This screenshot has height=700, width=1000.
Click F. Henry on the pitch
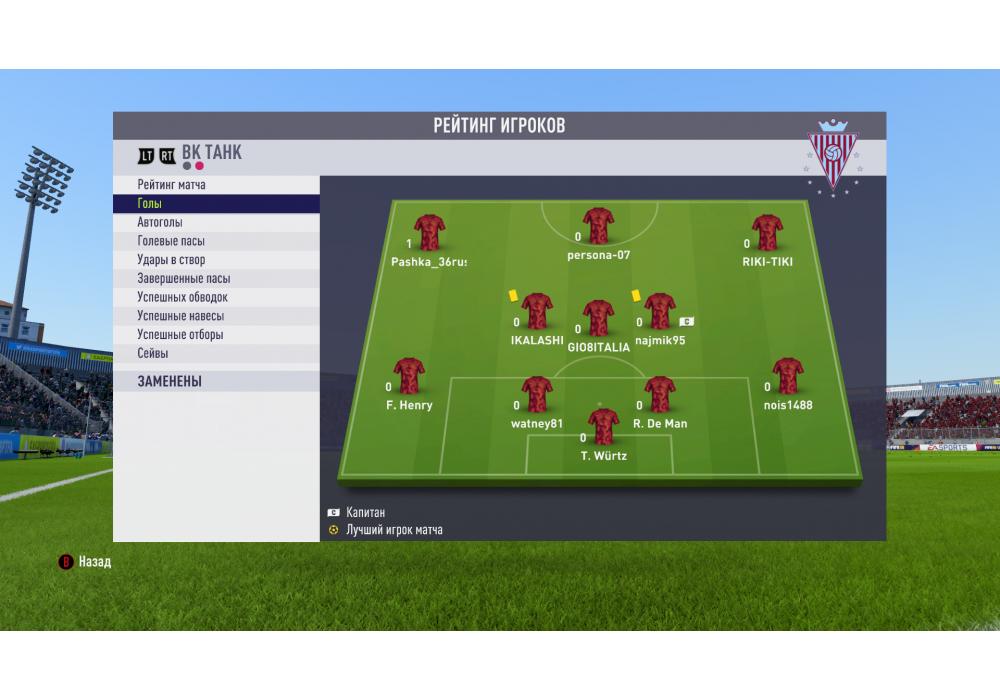(x=409, y=376)
